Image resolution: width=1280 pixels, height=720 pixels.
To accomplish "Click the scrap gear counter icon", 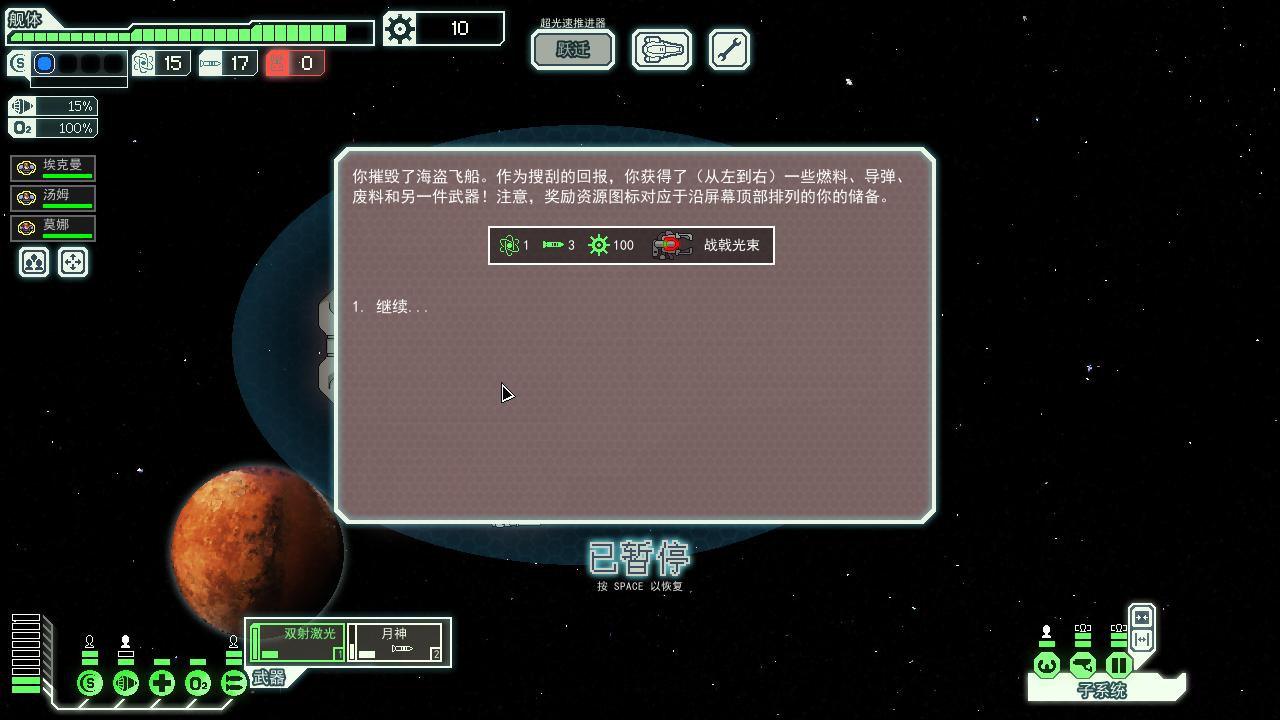I will [x=400, y=29].
